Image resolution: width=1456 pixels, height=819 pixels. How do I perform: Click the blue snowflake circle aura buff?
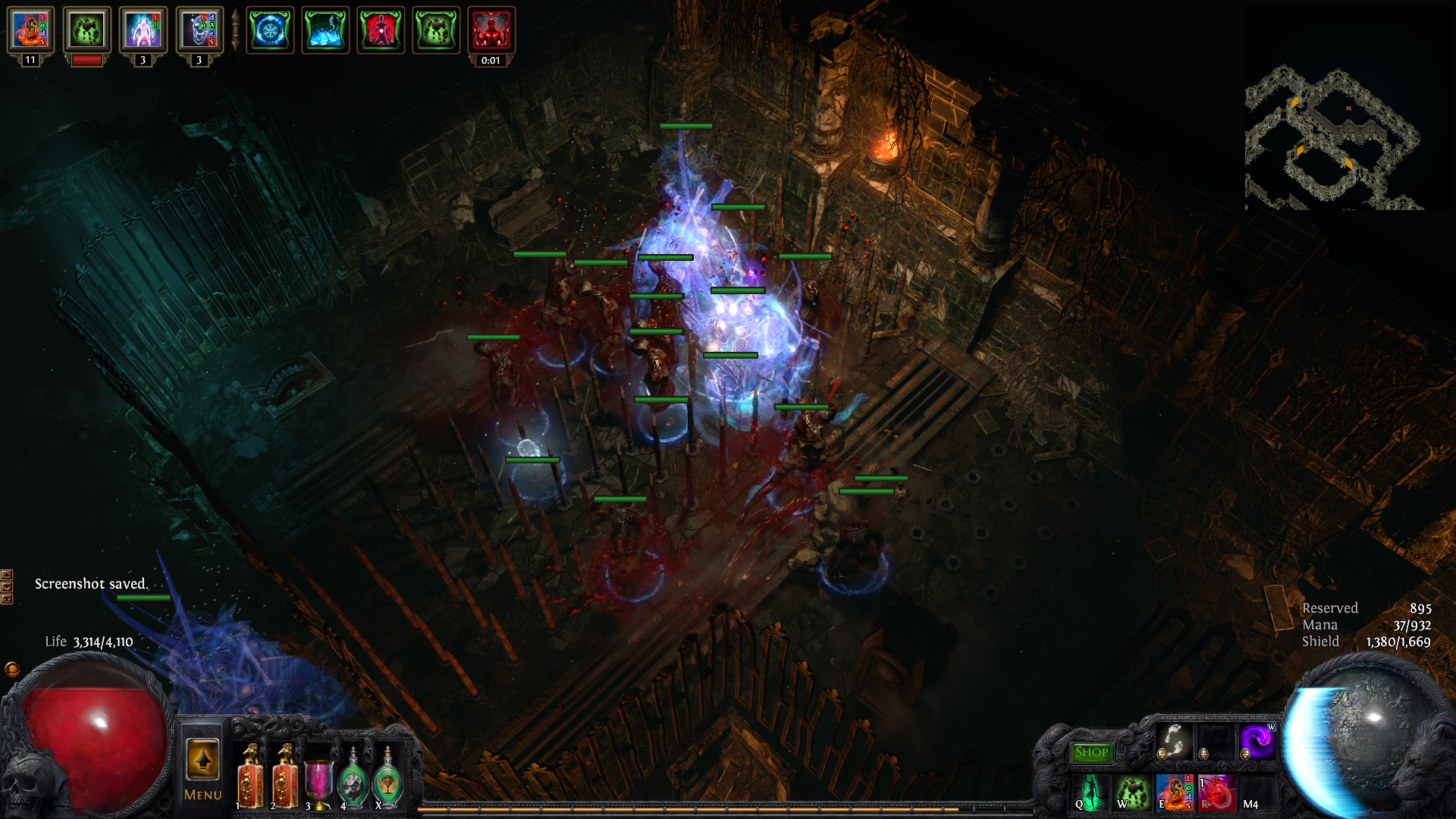[270, 30]
